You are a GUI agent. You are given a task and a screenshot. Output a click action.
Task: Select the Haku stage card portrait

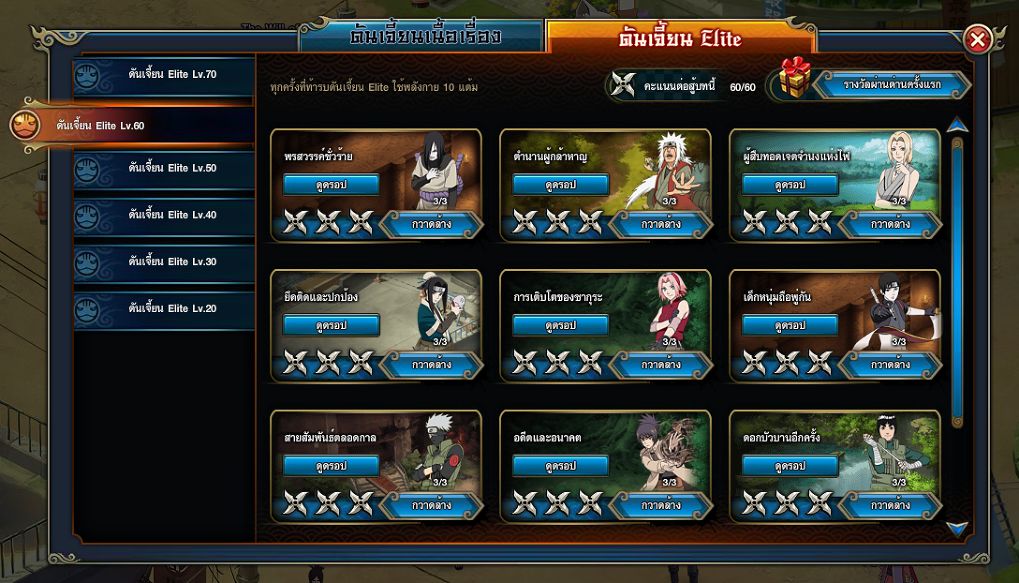click(x=440, y=308)
